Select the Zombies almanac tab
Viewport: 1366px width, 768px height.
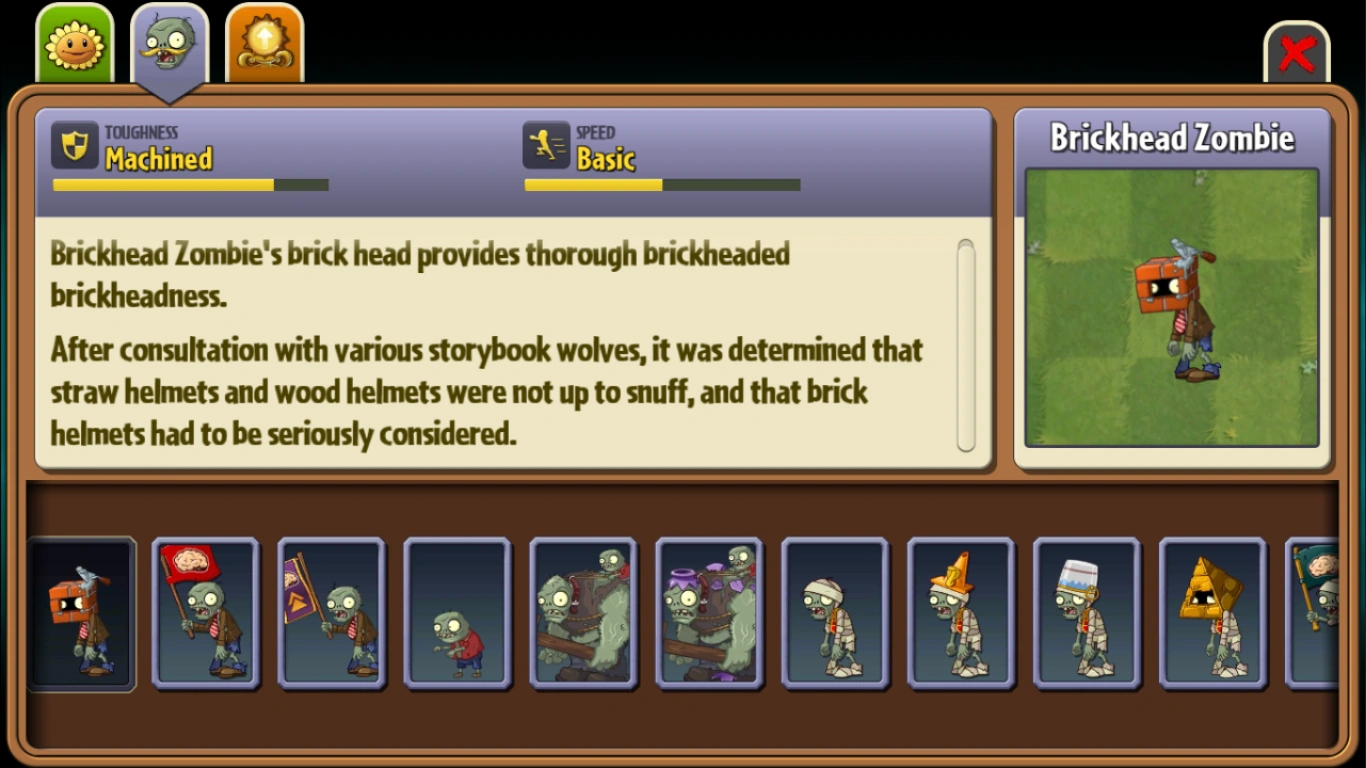click(x=168, y=40)
